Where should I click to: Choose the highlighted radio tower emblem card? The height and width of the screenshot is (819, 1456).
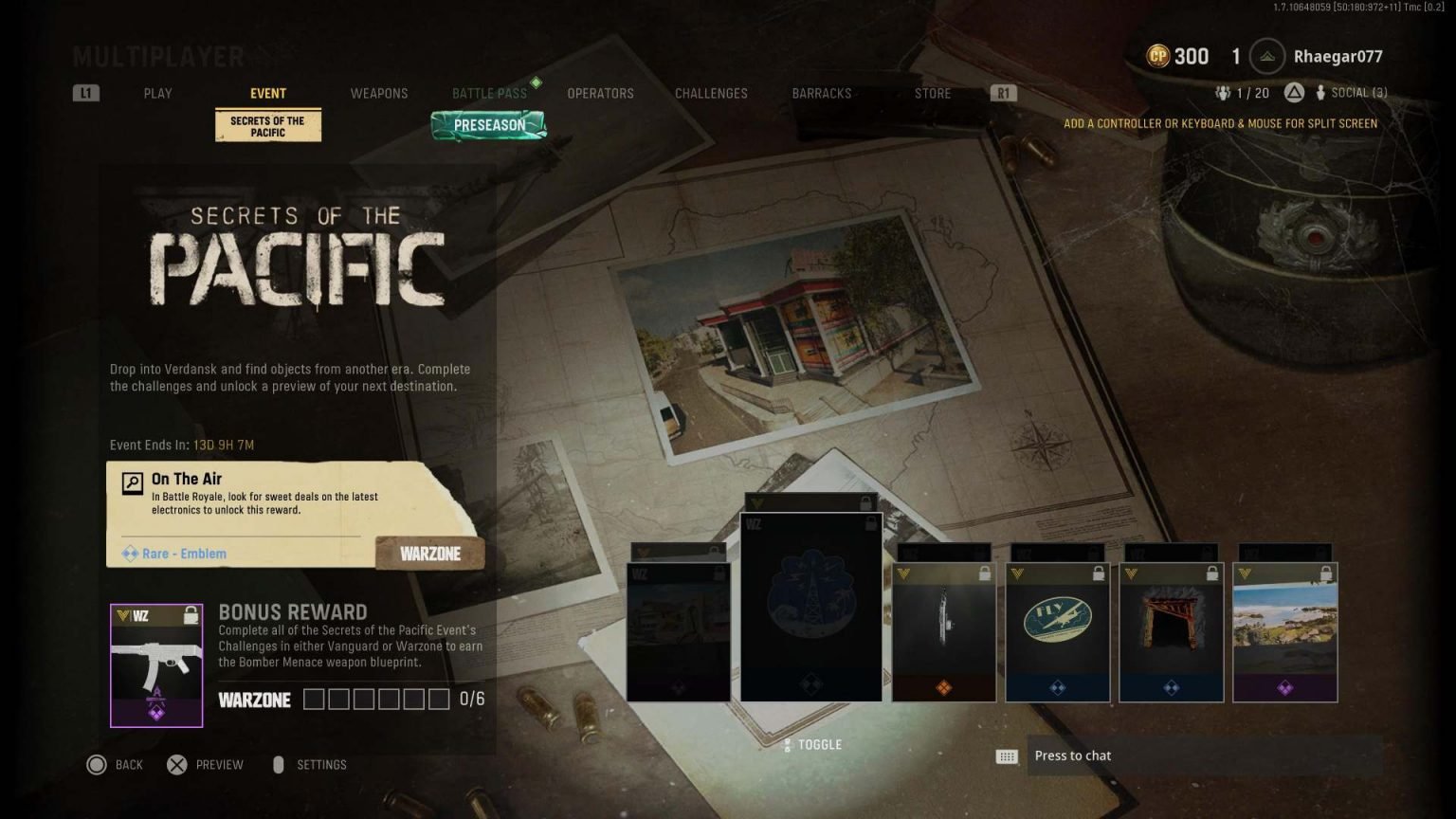[811, 607]
